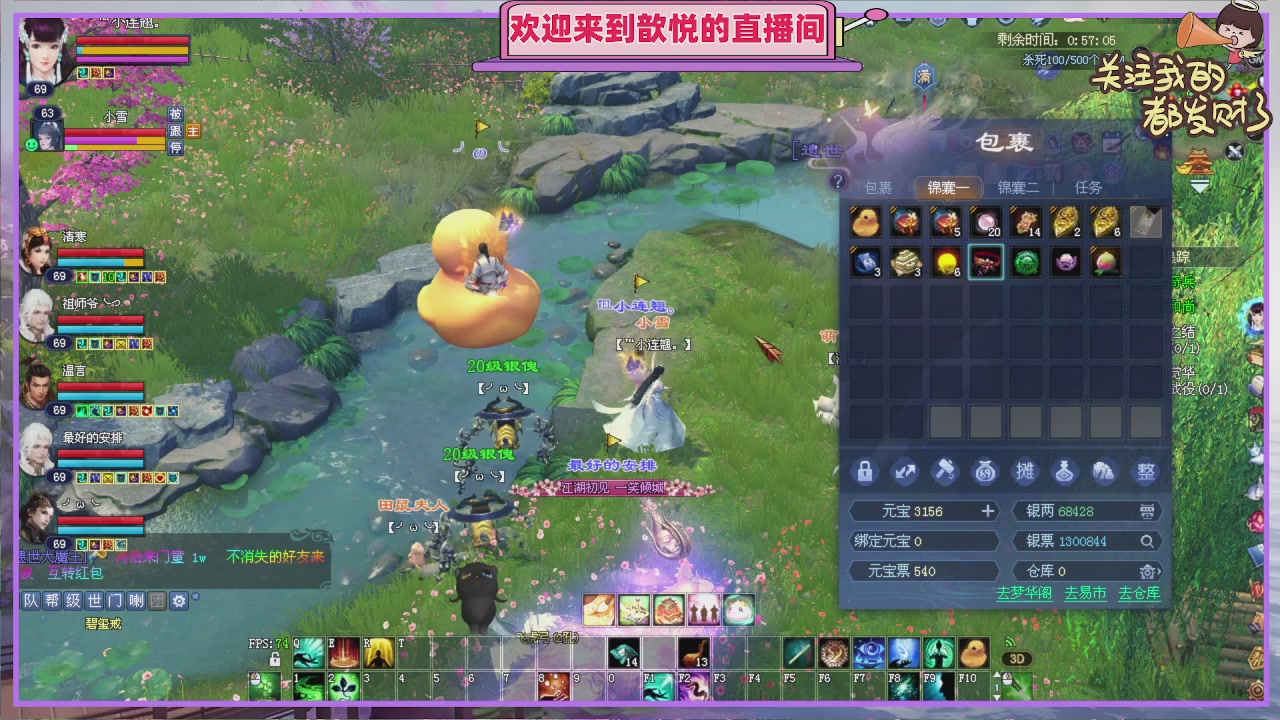Open the coin-pouch sell icon in bag panel
The width and height of the screenshot is (1280, 720).
coord(985,471)
